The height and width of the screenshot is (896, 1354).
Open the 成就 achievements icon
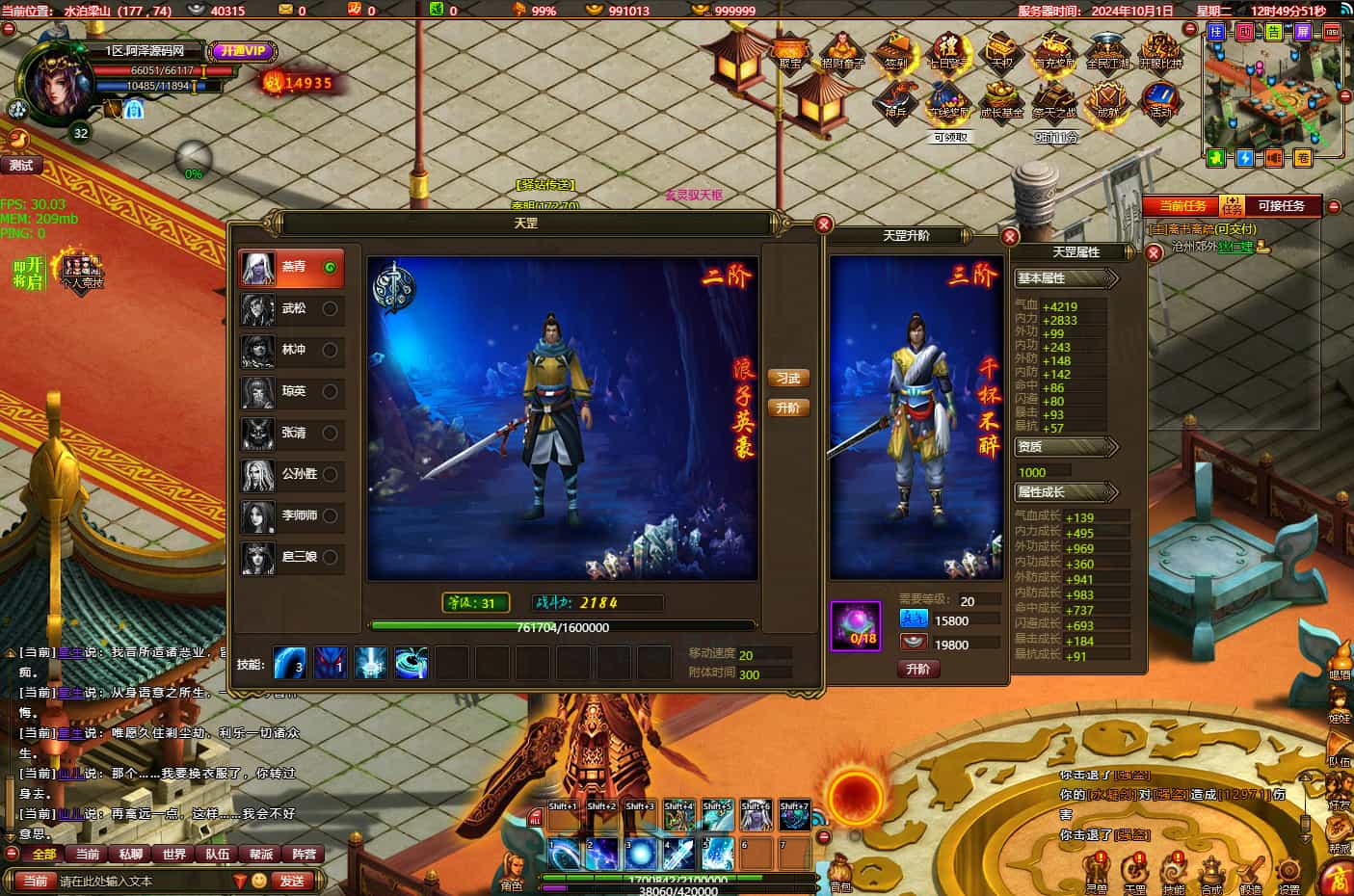(1107, 100)
